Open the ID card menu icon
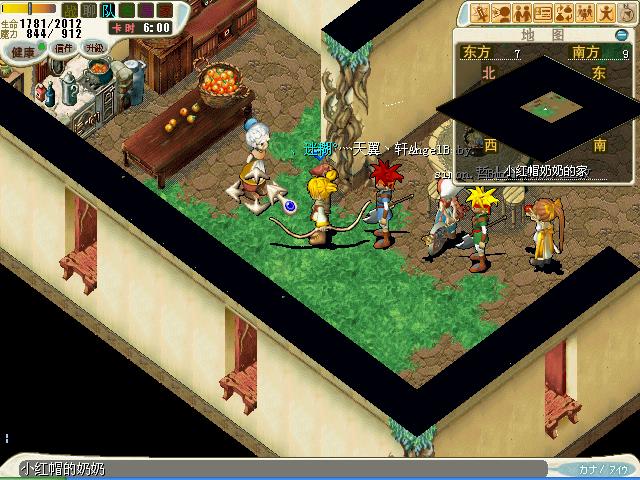The width and height of the screenshot is (640, 480). tap(543, 13)
